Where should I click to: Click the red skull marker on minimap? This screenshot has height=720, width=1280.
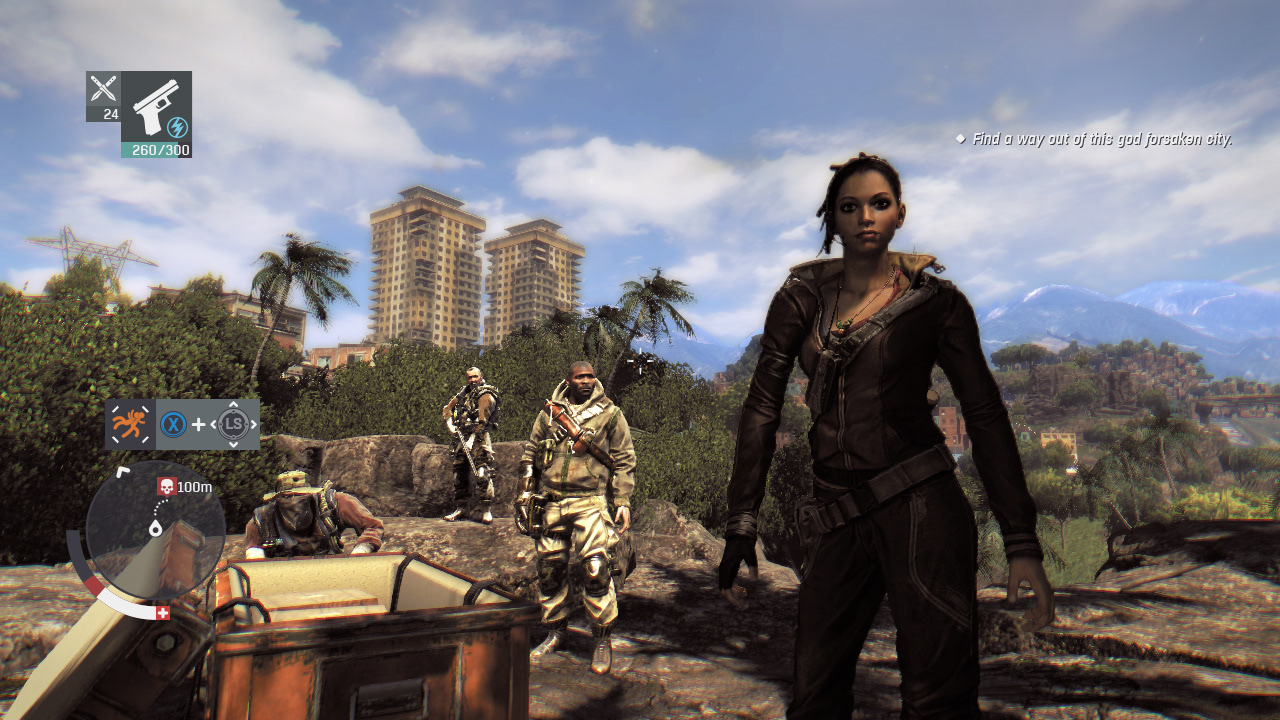click(x=166, y=487)
